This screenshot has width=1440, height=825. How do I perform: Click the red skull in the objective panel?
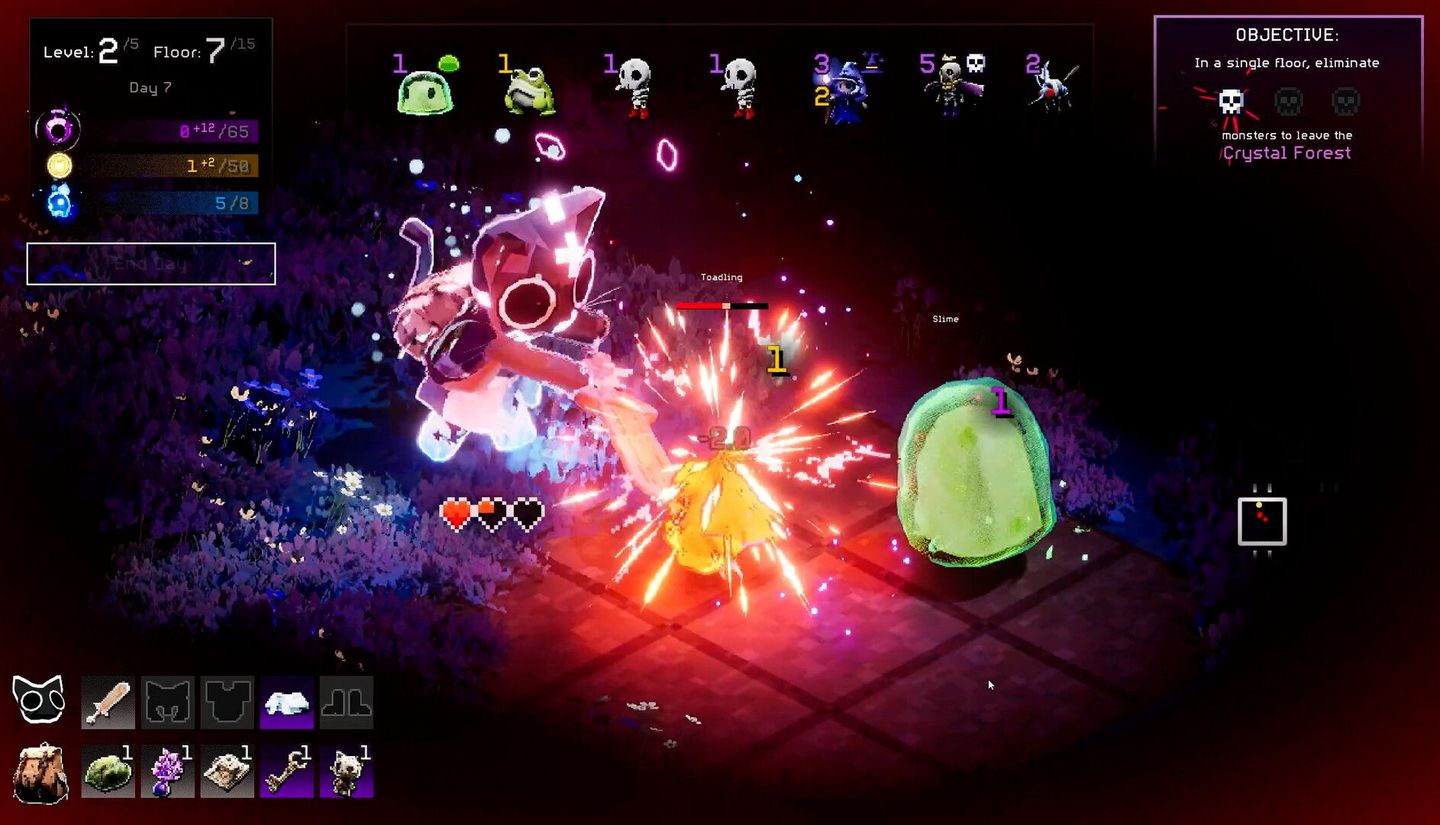(x=1229, y=101)
